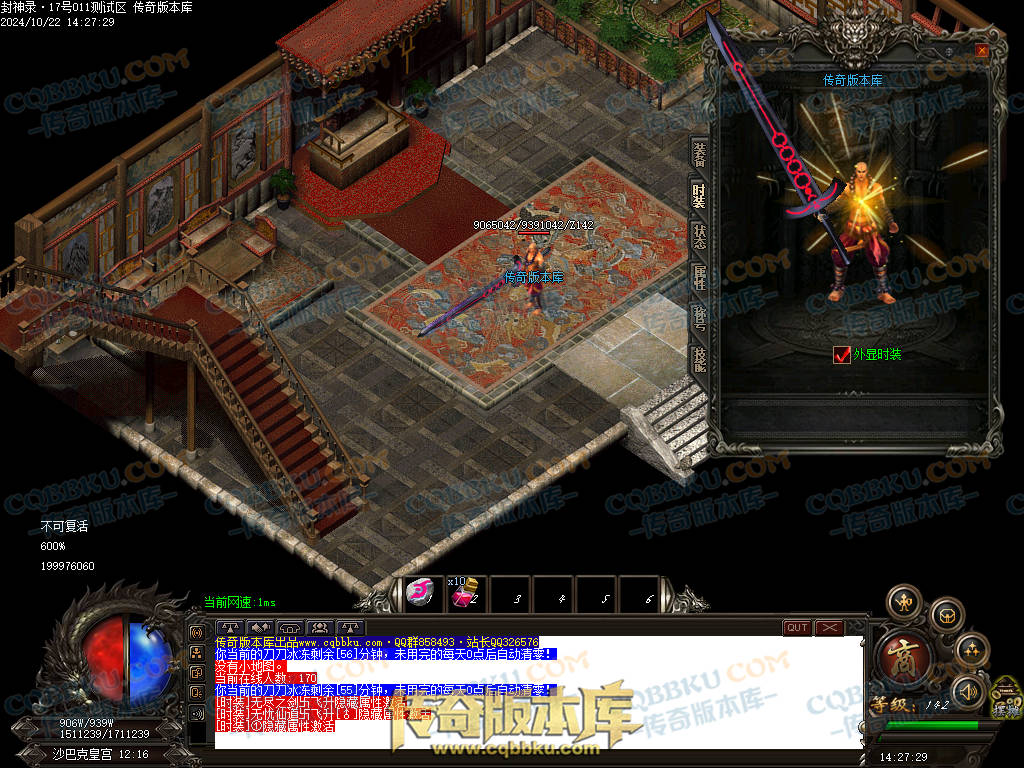Select the 时装 fashion tab
The width and height of the screenshot is (1024, 768).
[x=699, y=195]
